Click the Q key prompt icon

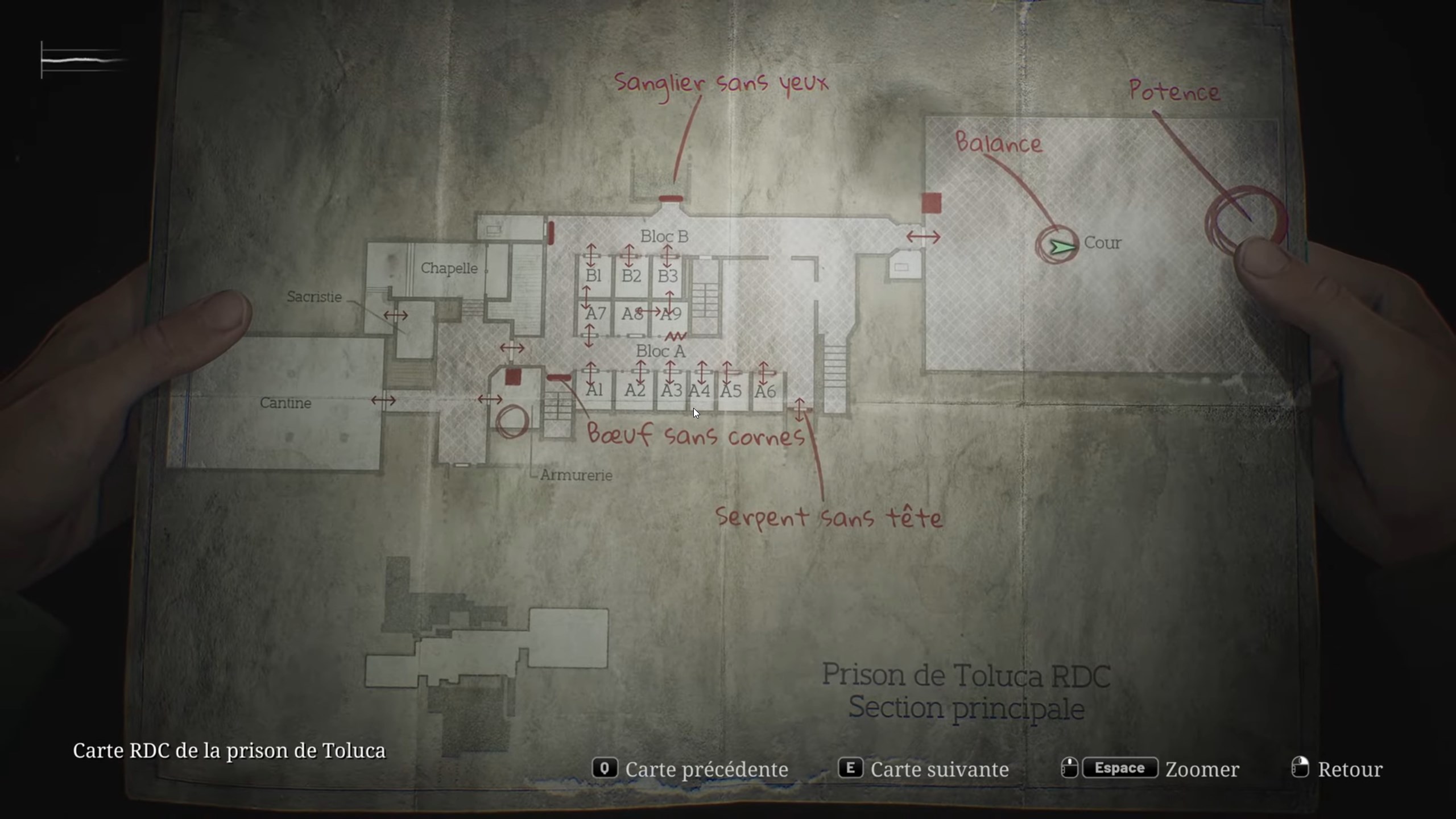pos(606,769)
